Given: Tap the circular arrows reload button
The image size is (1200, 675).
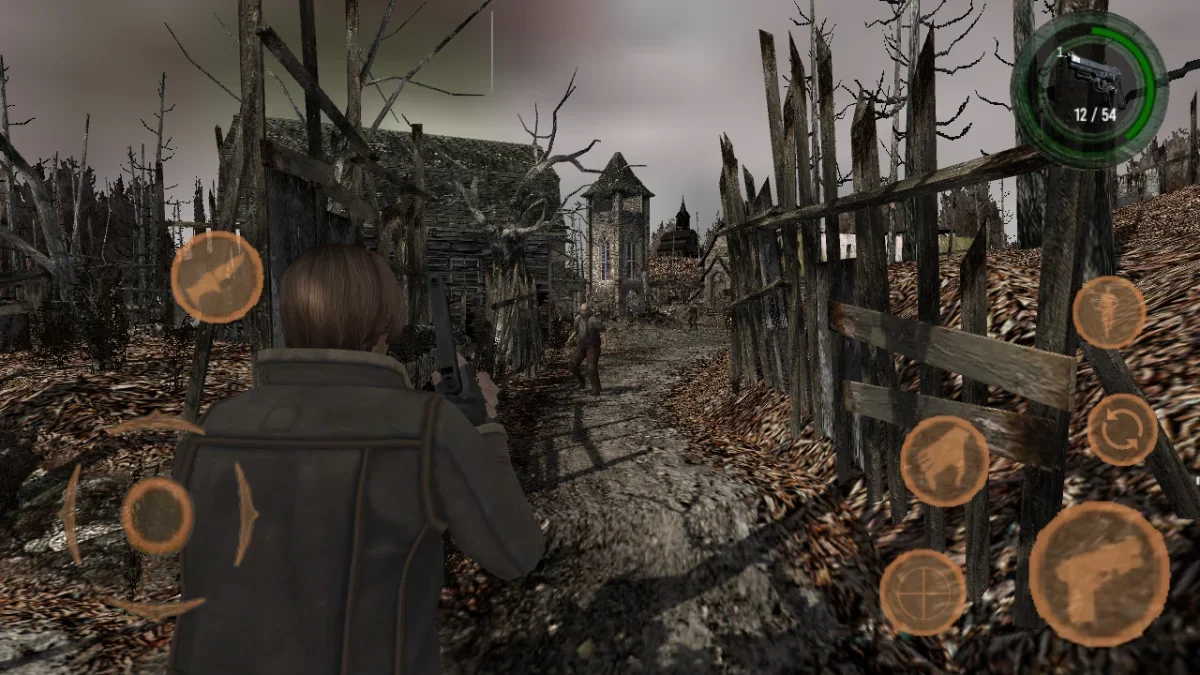Looking at the screenshot, I should [x=1122, y=429].
